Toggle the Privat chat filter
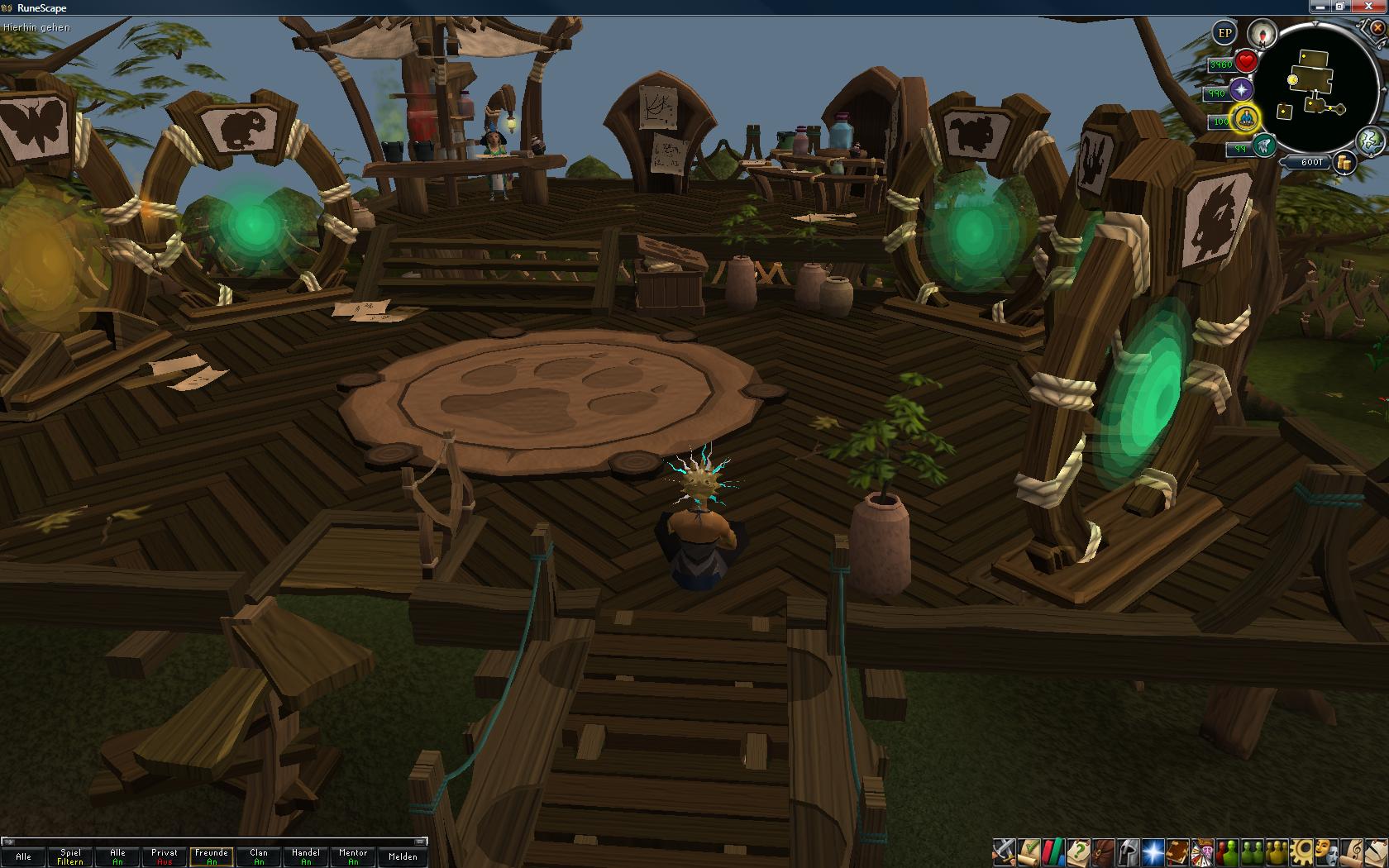This screenshot has height=868, width=1389. pyautogui.click(x=165, y=856)
